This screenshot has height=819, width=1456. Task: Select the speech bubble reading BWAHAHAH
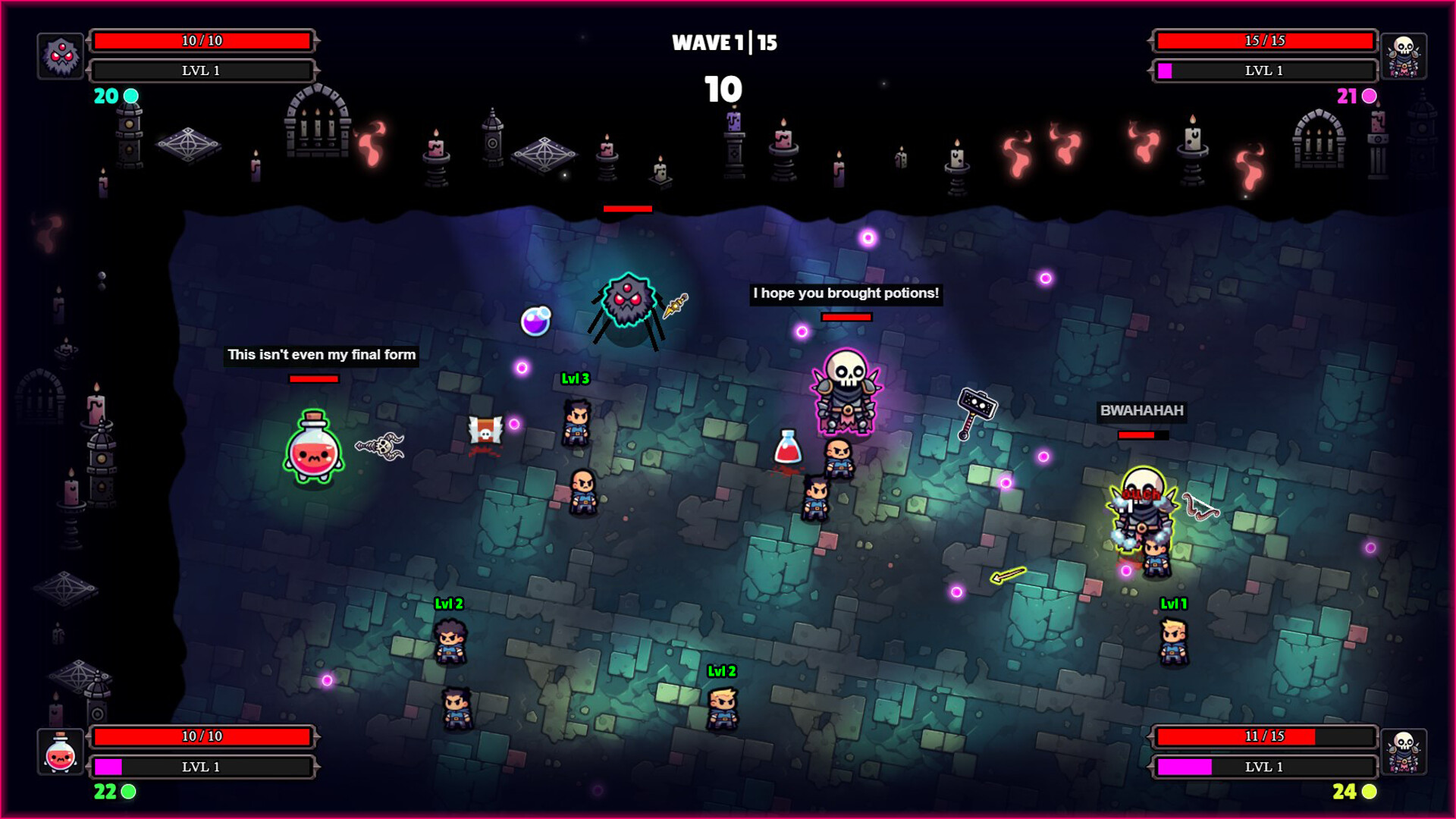1141,411
